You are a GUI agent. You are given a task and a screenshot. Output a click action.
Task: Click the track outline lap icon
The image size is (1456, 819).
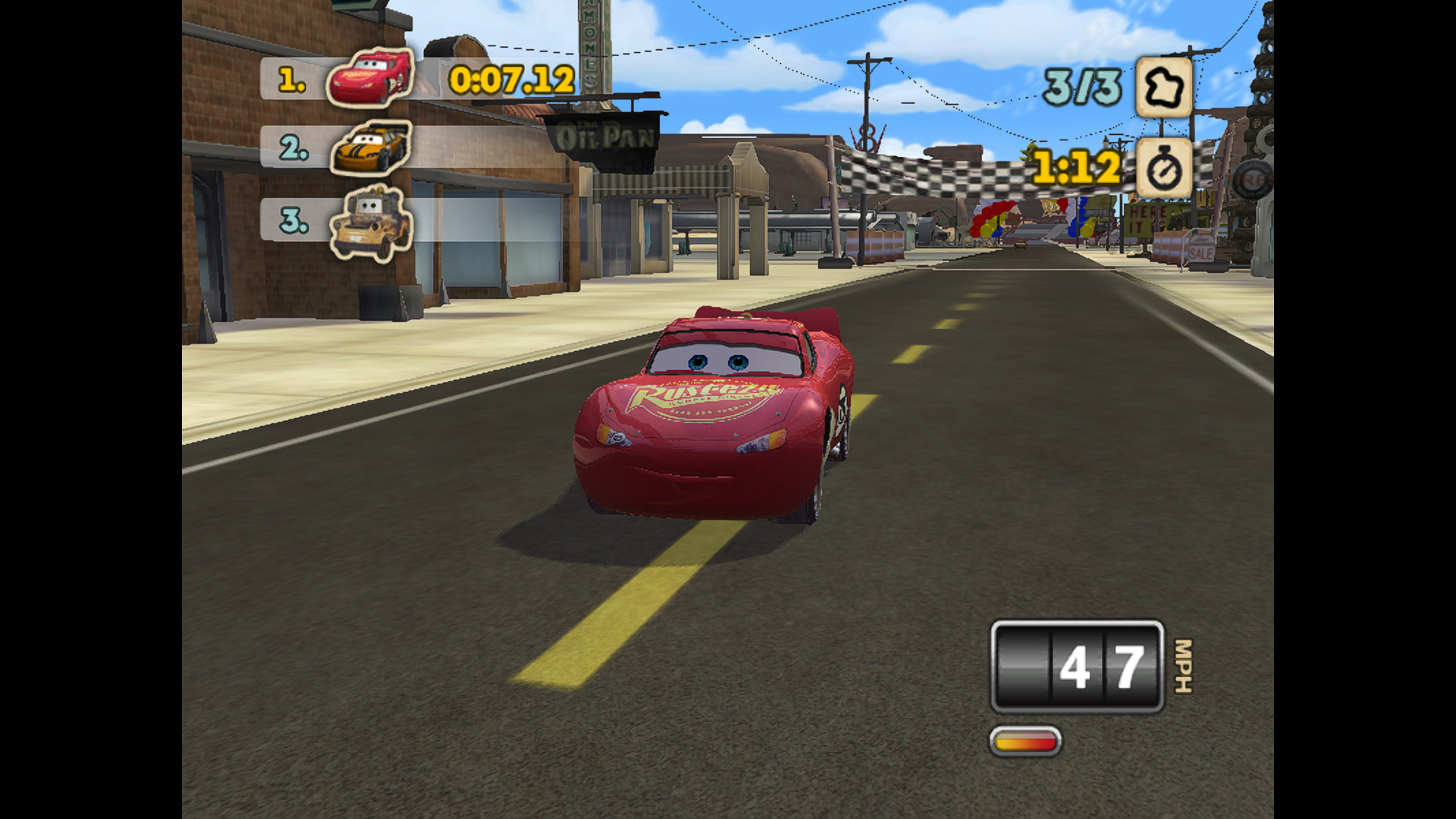pos(1163,88)
